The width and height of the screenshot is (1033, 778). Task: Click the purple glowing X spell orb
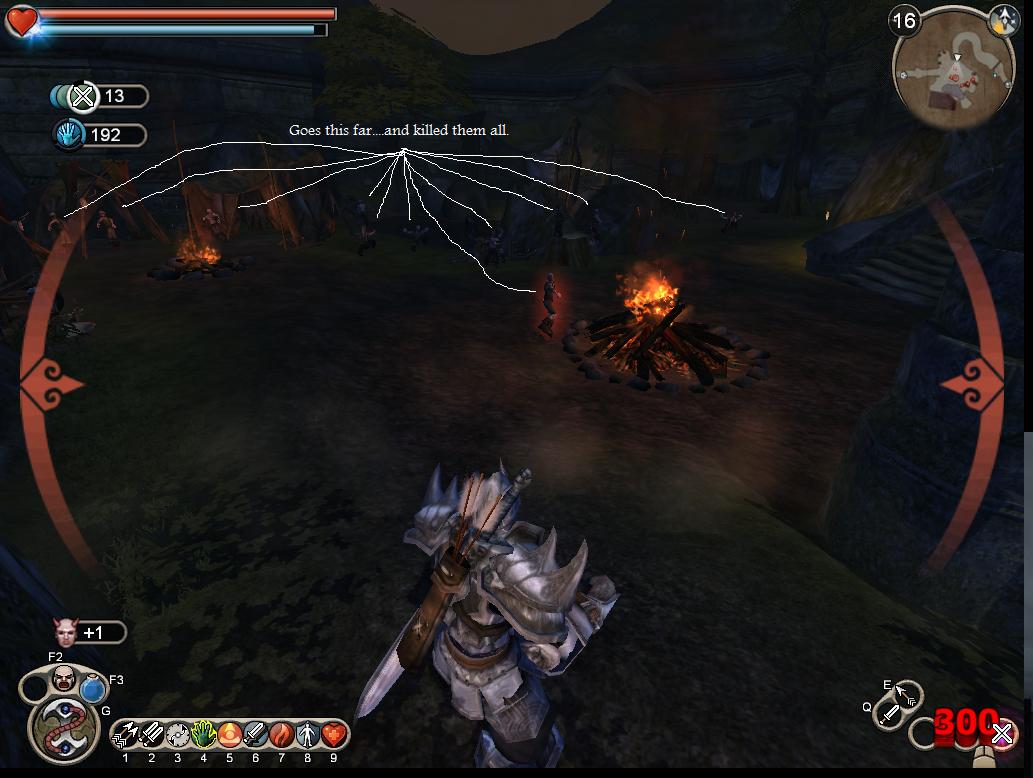1000,733
